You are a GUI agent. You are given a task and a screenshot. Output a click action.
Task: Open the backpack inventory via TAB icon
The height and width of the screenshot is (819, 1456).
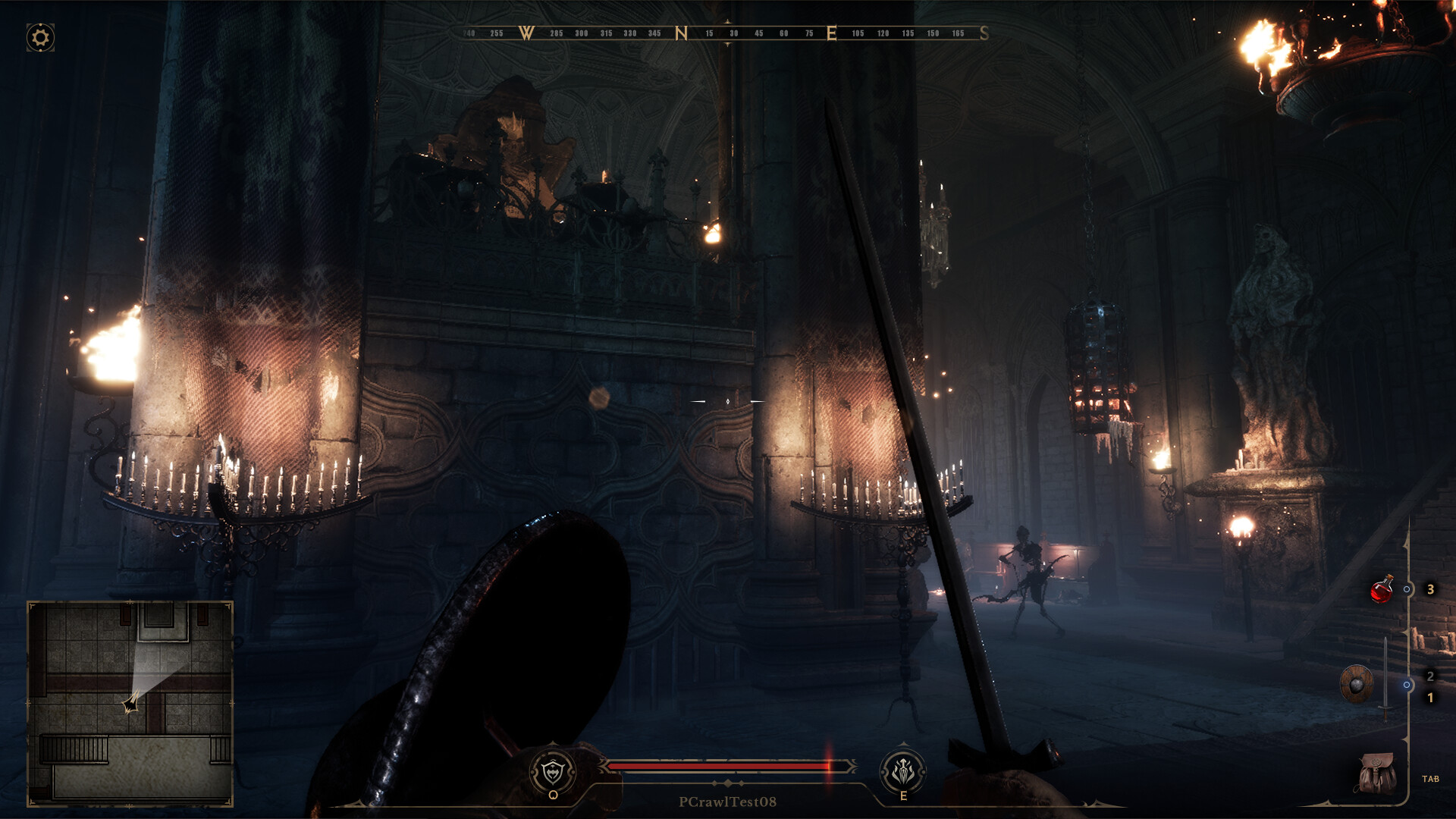coord(1376,772)
